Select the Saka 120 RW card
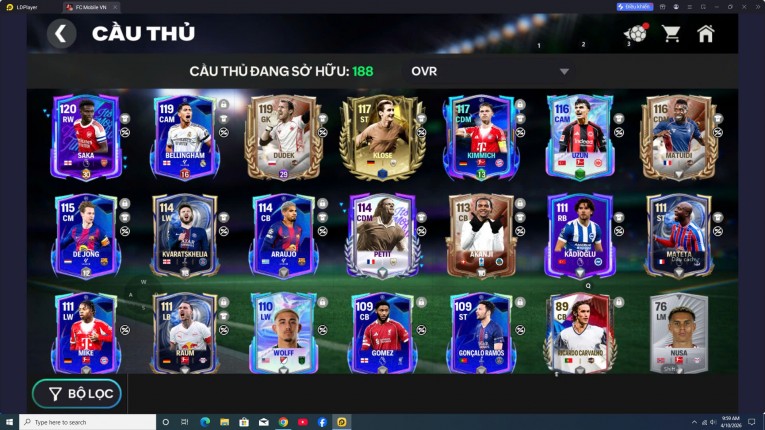 pyautogui.click(x=86, y=137)
